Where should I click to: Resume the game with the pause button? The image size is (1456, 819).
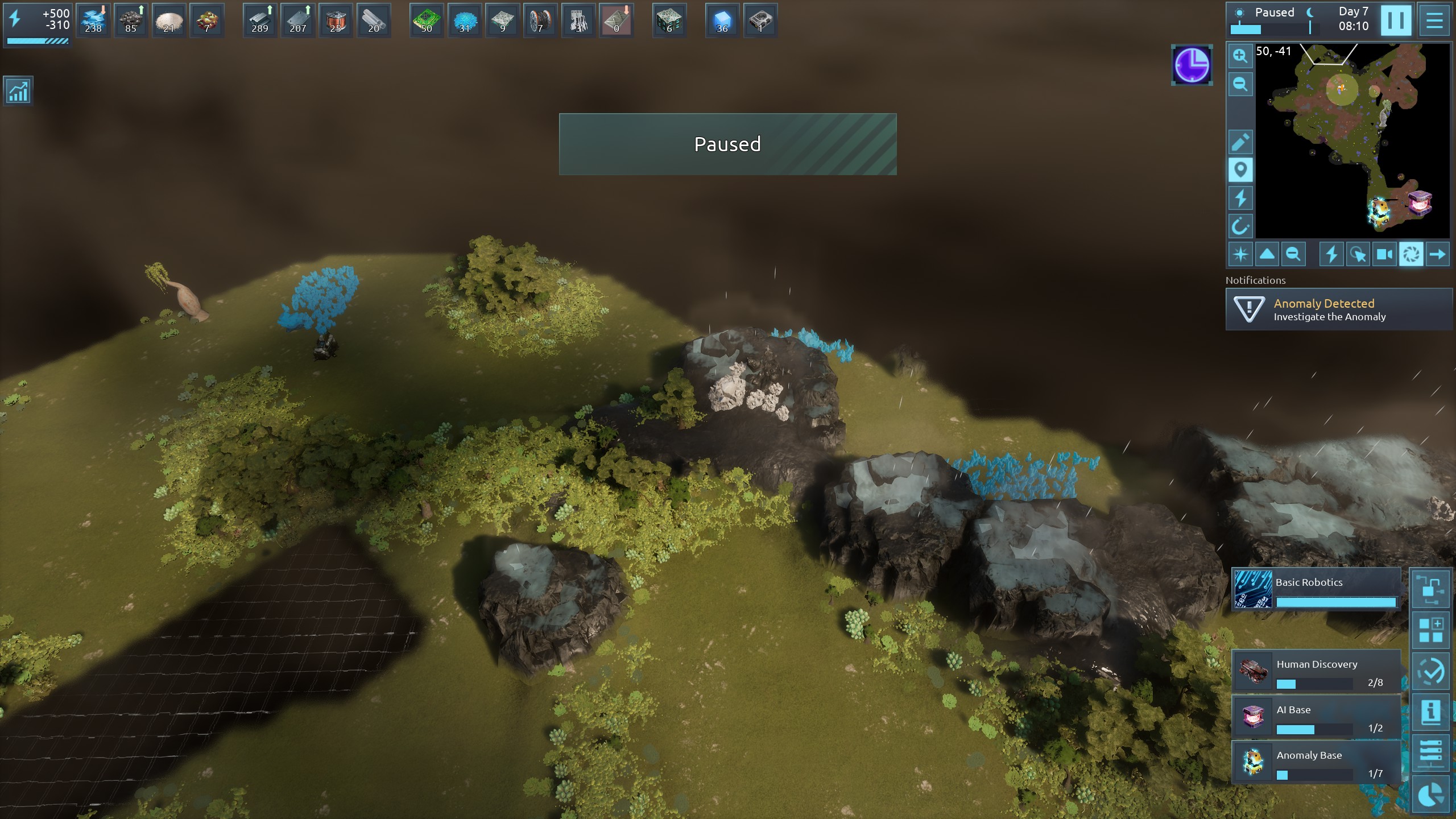(x=1395, y=20)
